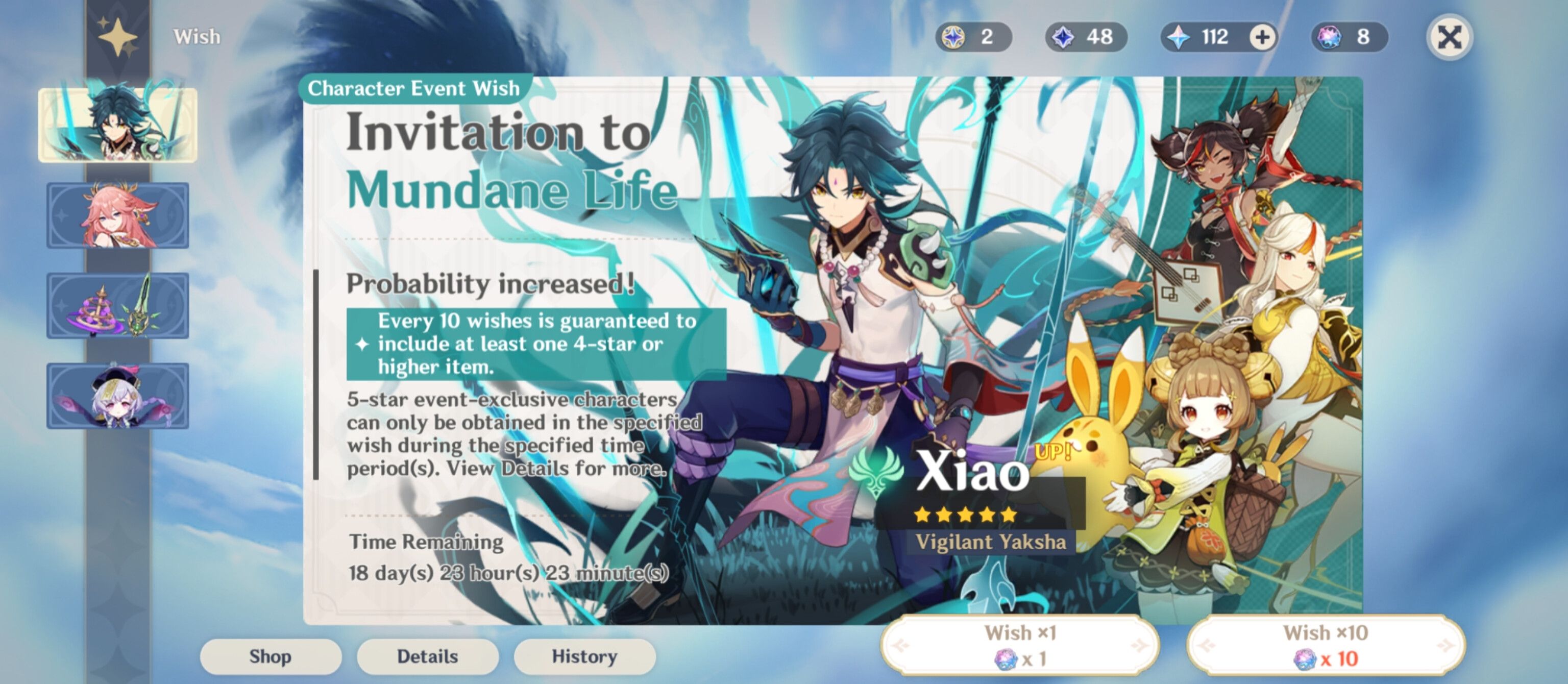This screenshot has width=1568, height=684.
Task: Click the Primogem counter icon
Action: [x=1180, y=37]
